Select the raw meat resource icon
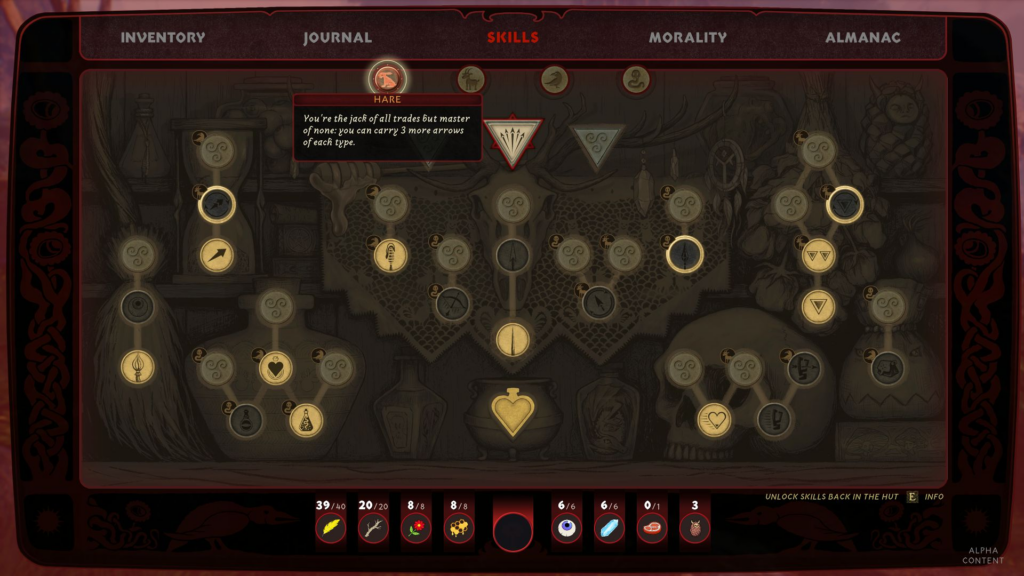The width and height of the screenshot is (1024, 576). pos(652,527)
